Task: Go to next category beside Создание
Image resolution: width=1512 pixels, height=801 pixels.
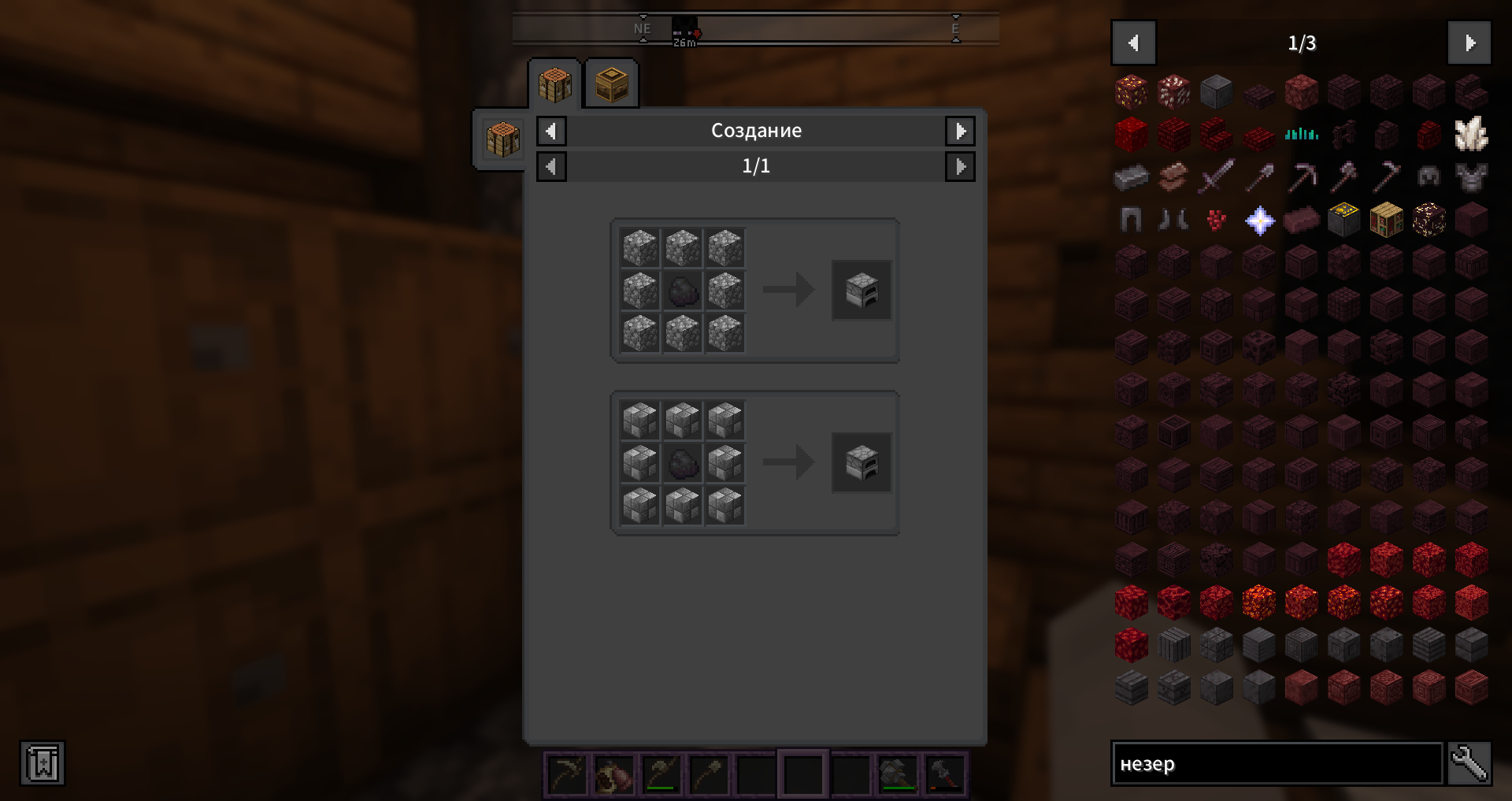Action: (x=960, y=131)
